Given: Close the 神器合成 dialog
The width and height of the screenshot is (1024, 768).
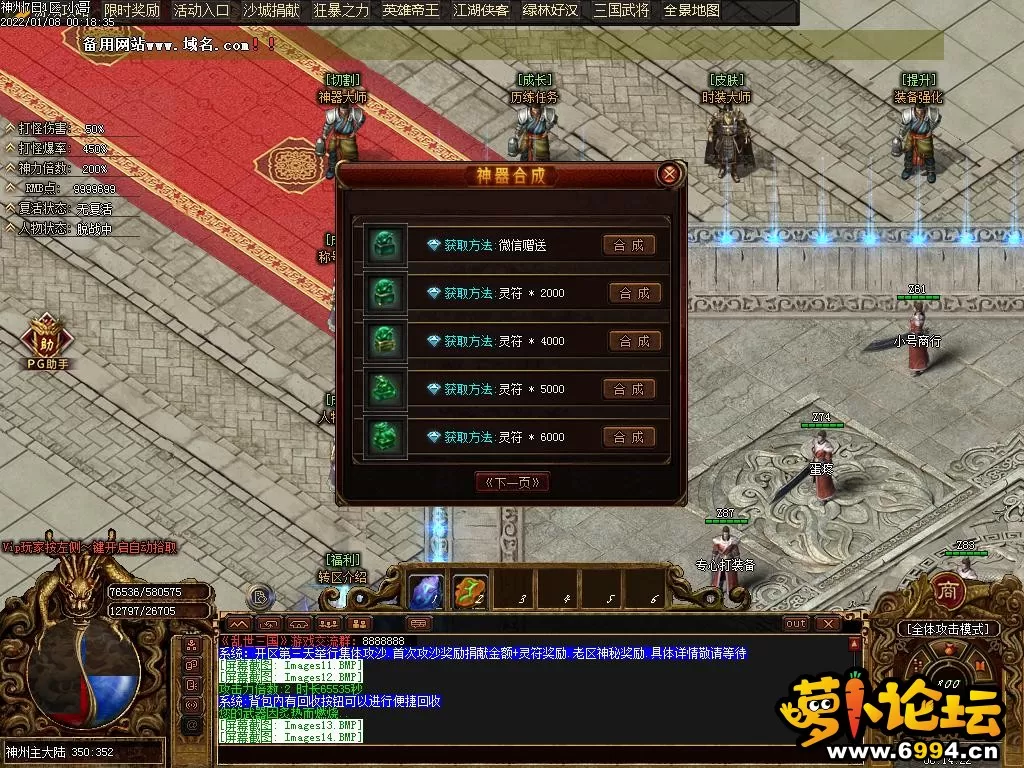Looking at the screenshot, I should 670,174.
